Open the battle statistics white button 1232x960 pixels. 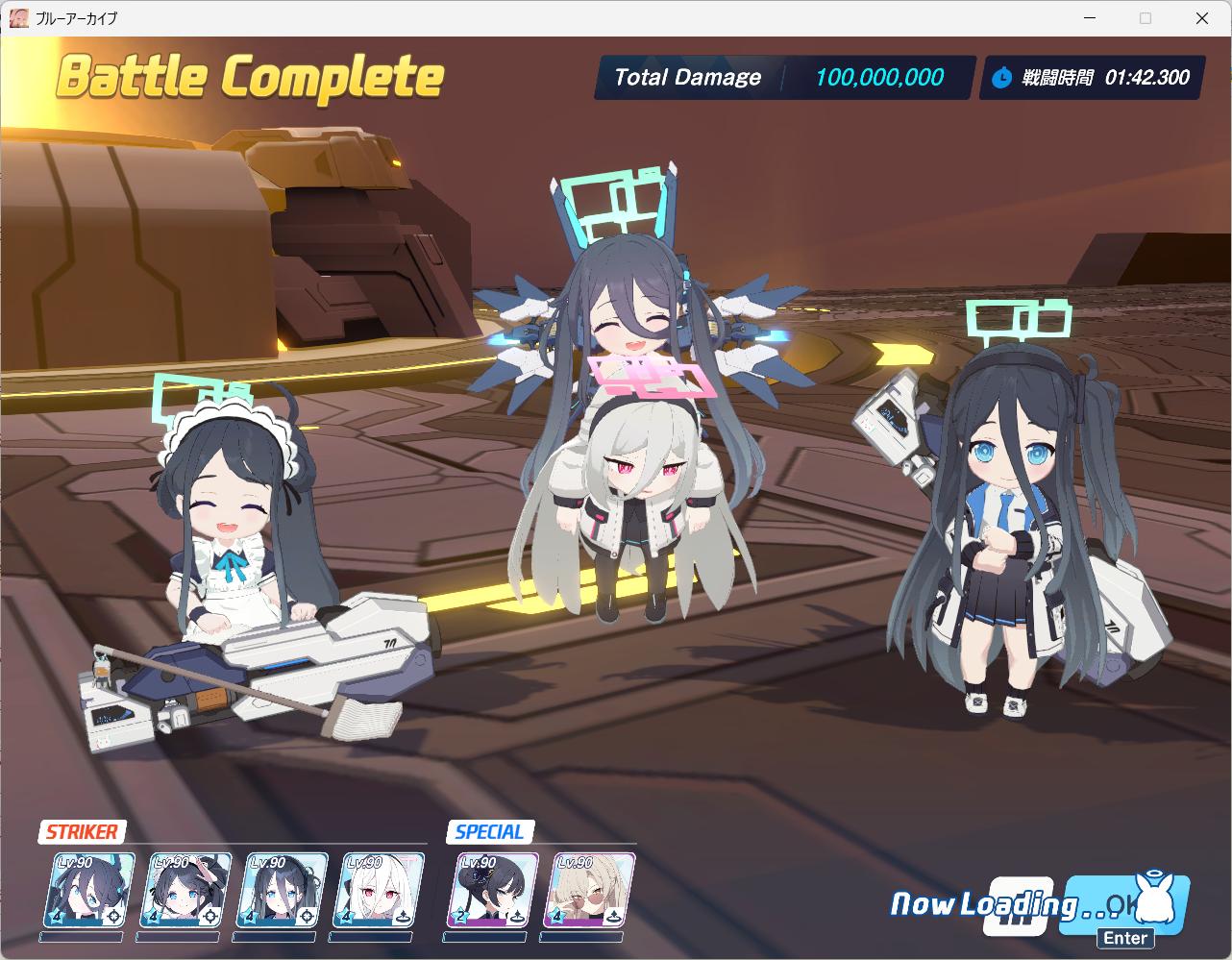pyautogui.click(x=1018, y=906)
